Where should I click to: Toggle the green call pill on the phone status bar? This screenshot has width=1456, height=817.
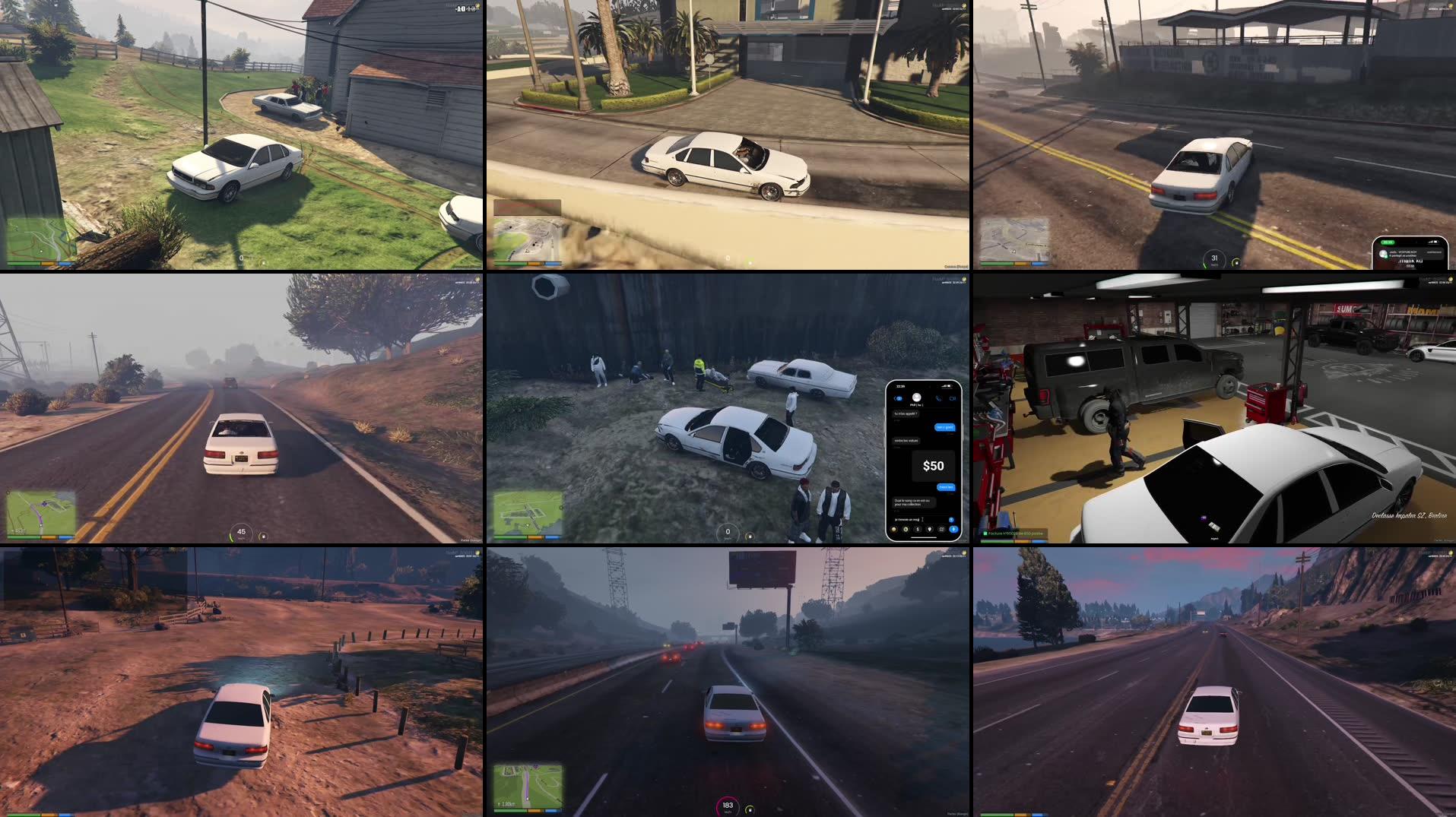(x=1388, y=242)
